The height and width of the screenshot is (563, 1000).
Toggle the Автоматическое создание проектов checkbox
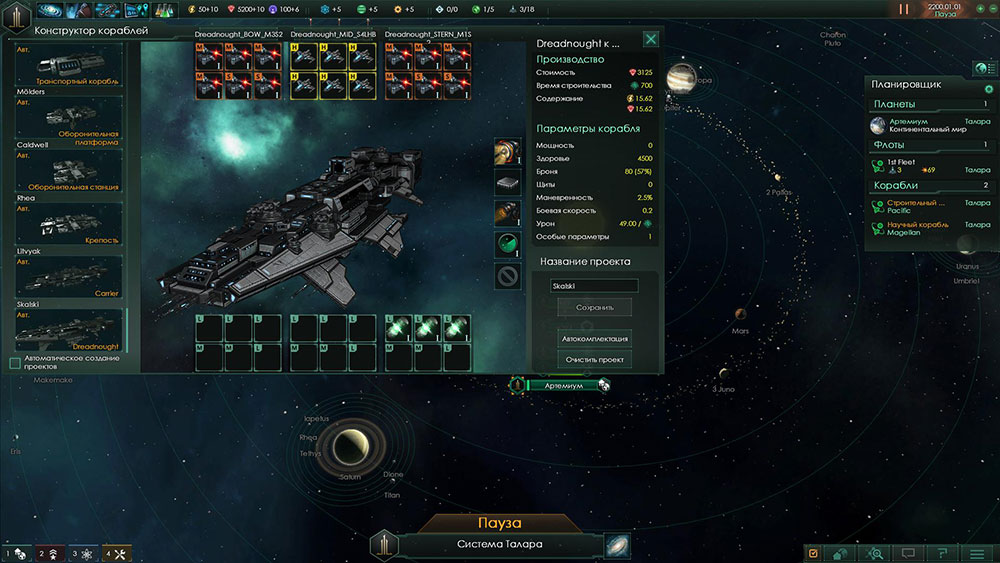click(15, 363)
